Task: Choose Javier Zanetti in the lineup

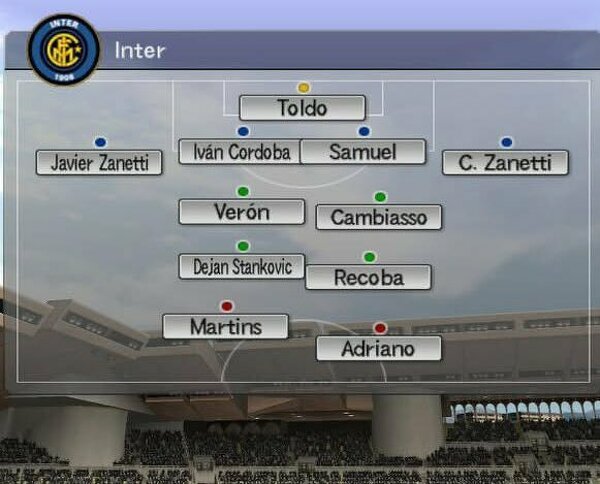Action: tap(99, 163)
